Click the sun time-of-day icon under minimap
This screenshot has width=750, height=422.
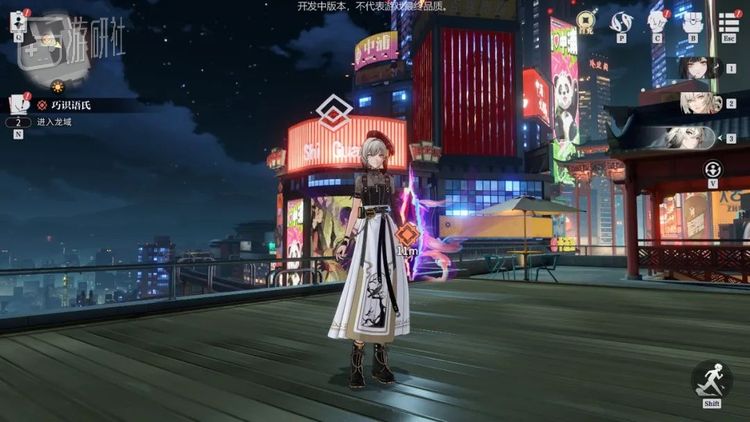click(x=58, y=87)
